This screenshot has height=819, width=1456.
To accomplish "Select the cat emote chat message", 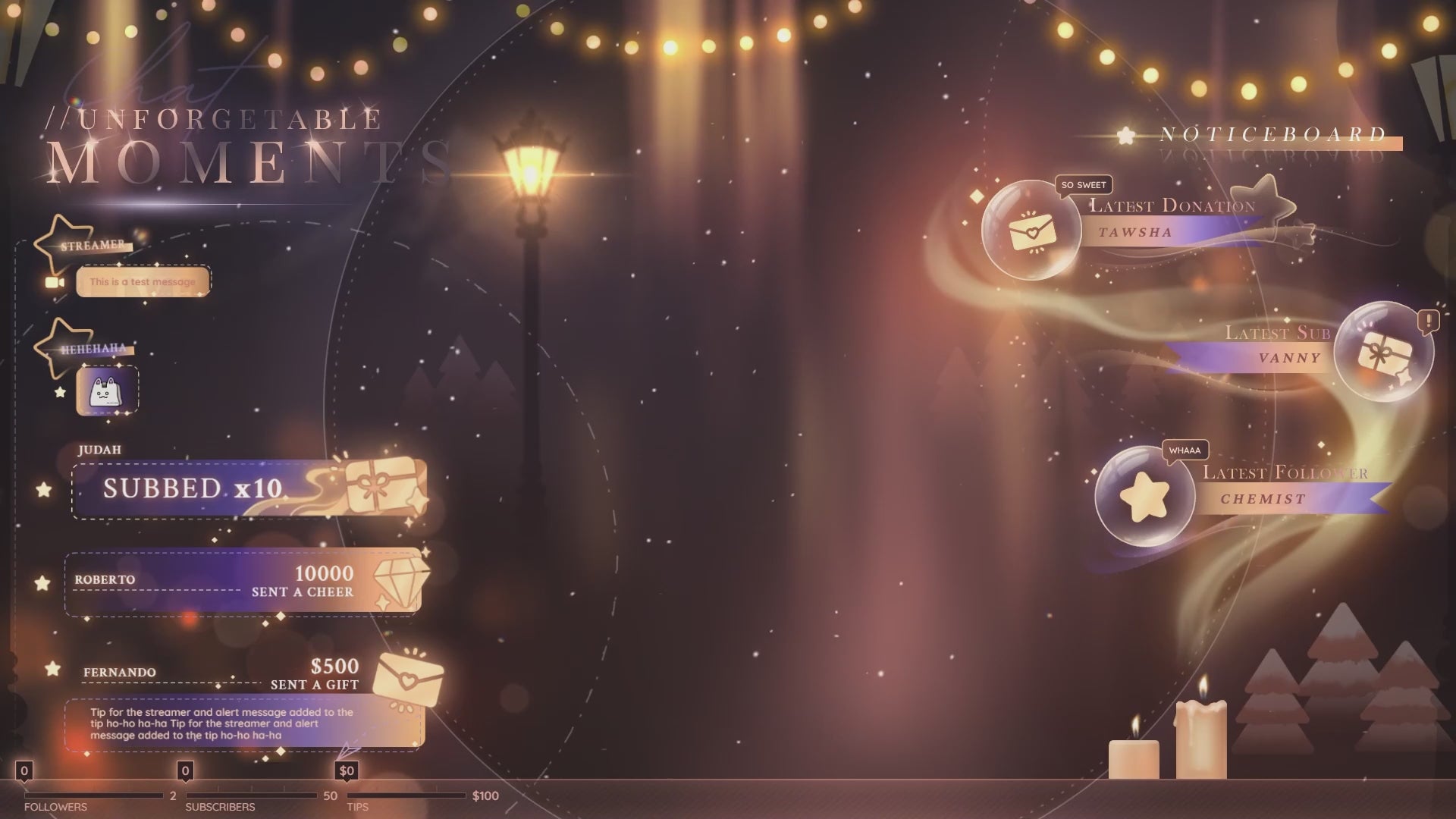I will click(x=107, y=391).
